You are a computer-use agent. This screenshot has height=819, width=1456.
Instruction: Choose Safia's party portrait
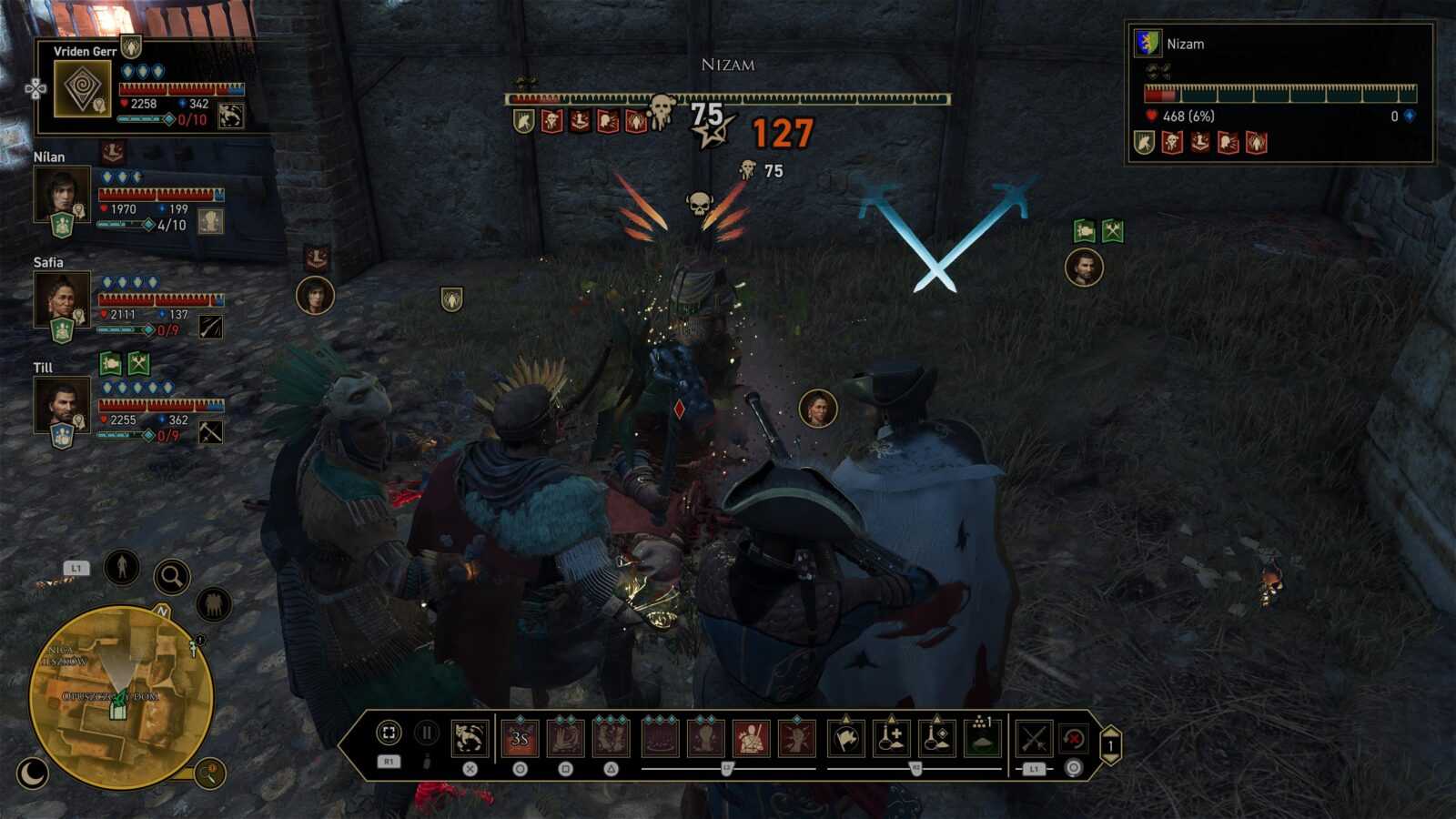tap(62, 298)
